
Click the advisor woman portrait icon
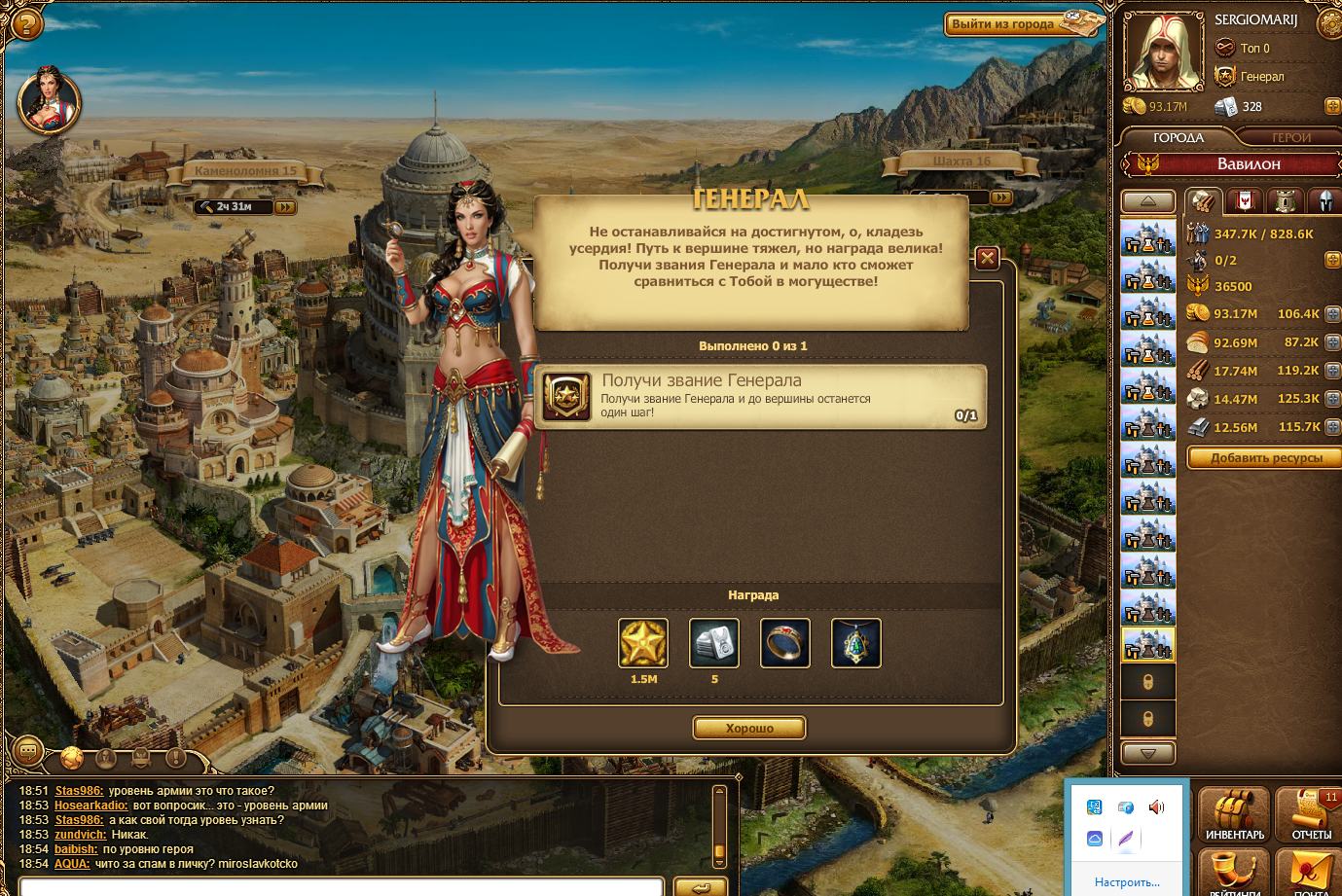(x=49, y=100)
